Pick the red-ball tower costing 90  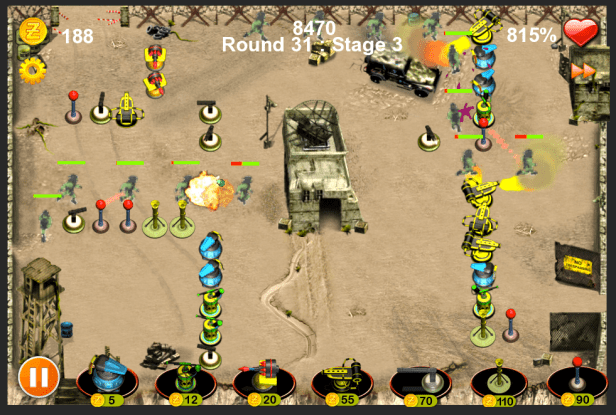tap(577, 379)
